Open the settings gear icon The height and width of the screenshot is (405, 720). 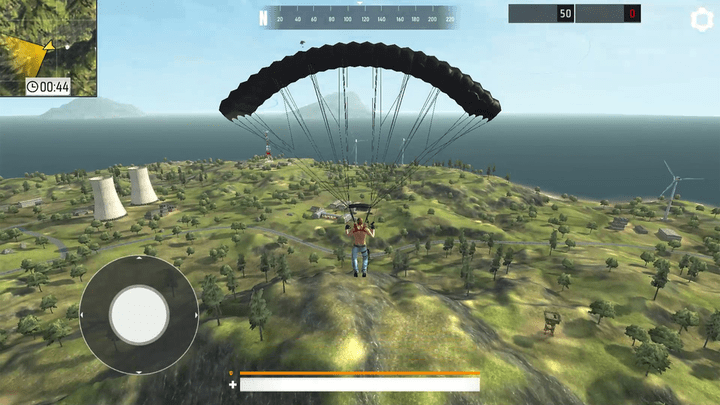tap(703, 20)
